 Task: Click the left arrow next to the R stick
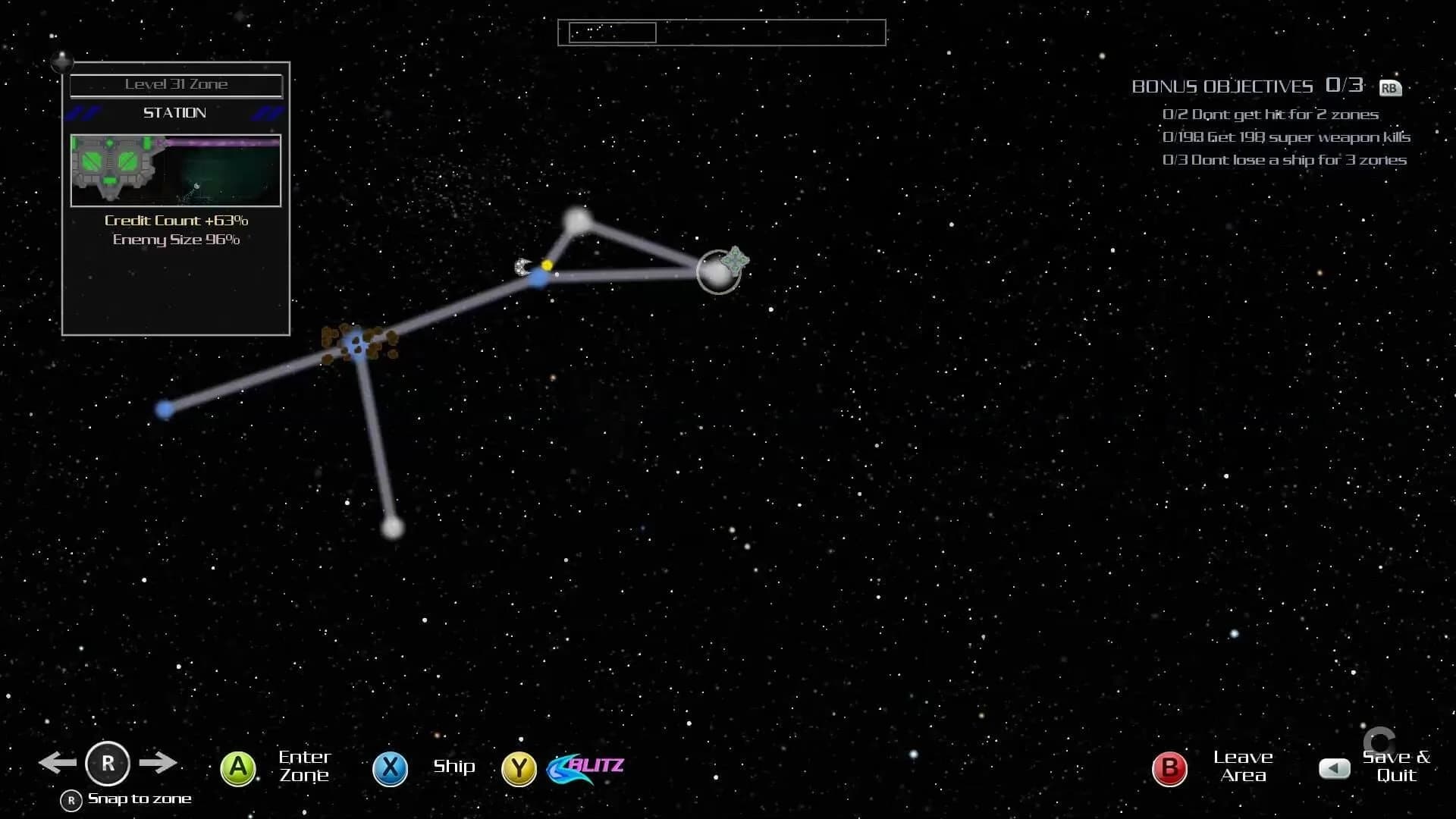click(x=58, y=763)
